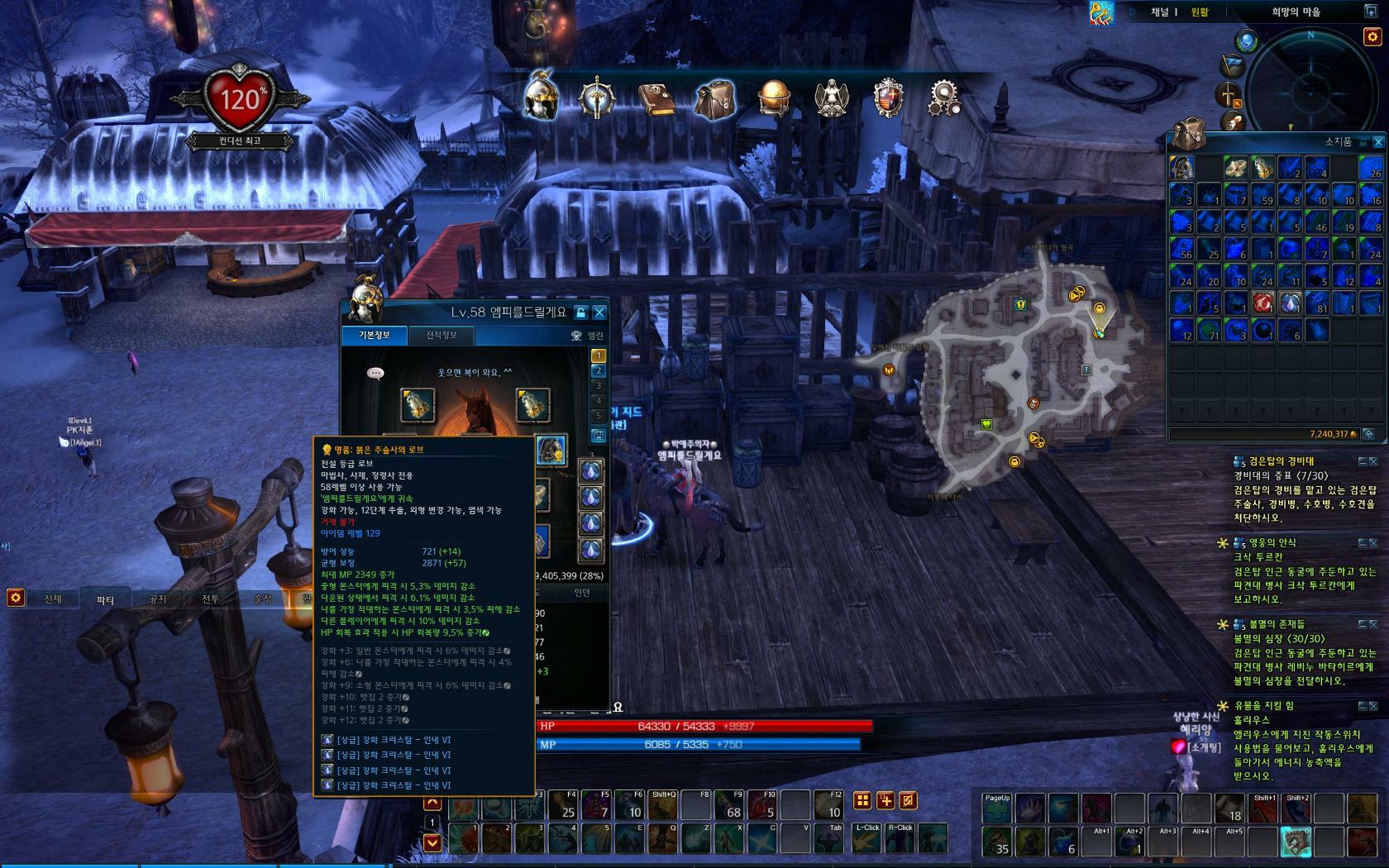Viewport: 1389px width, 868px height.
Task: Toggle the character window lock icon
Action: (x=580, y=312)
